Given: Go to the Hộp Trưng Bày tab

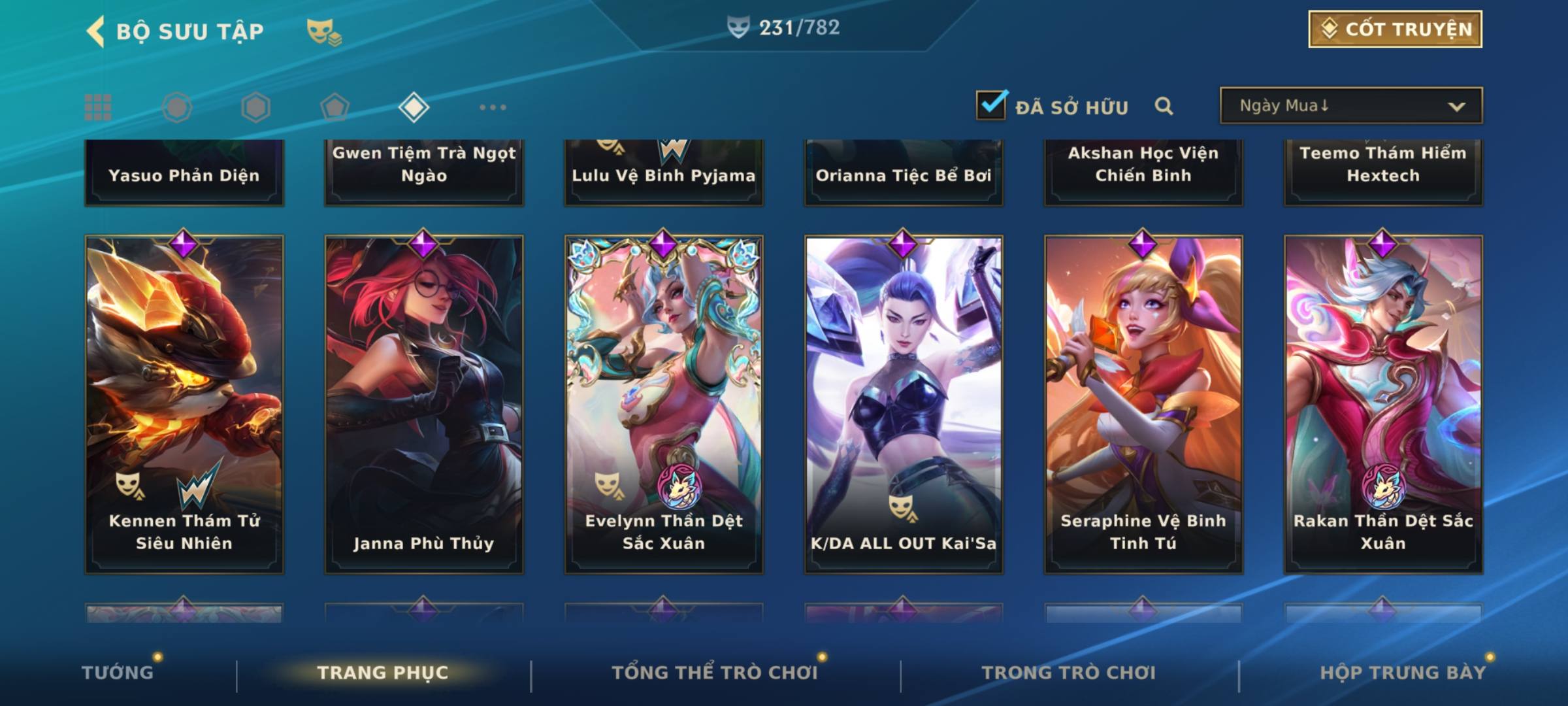Looking at the screenshot, I should coord(1403,673).
